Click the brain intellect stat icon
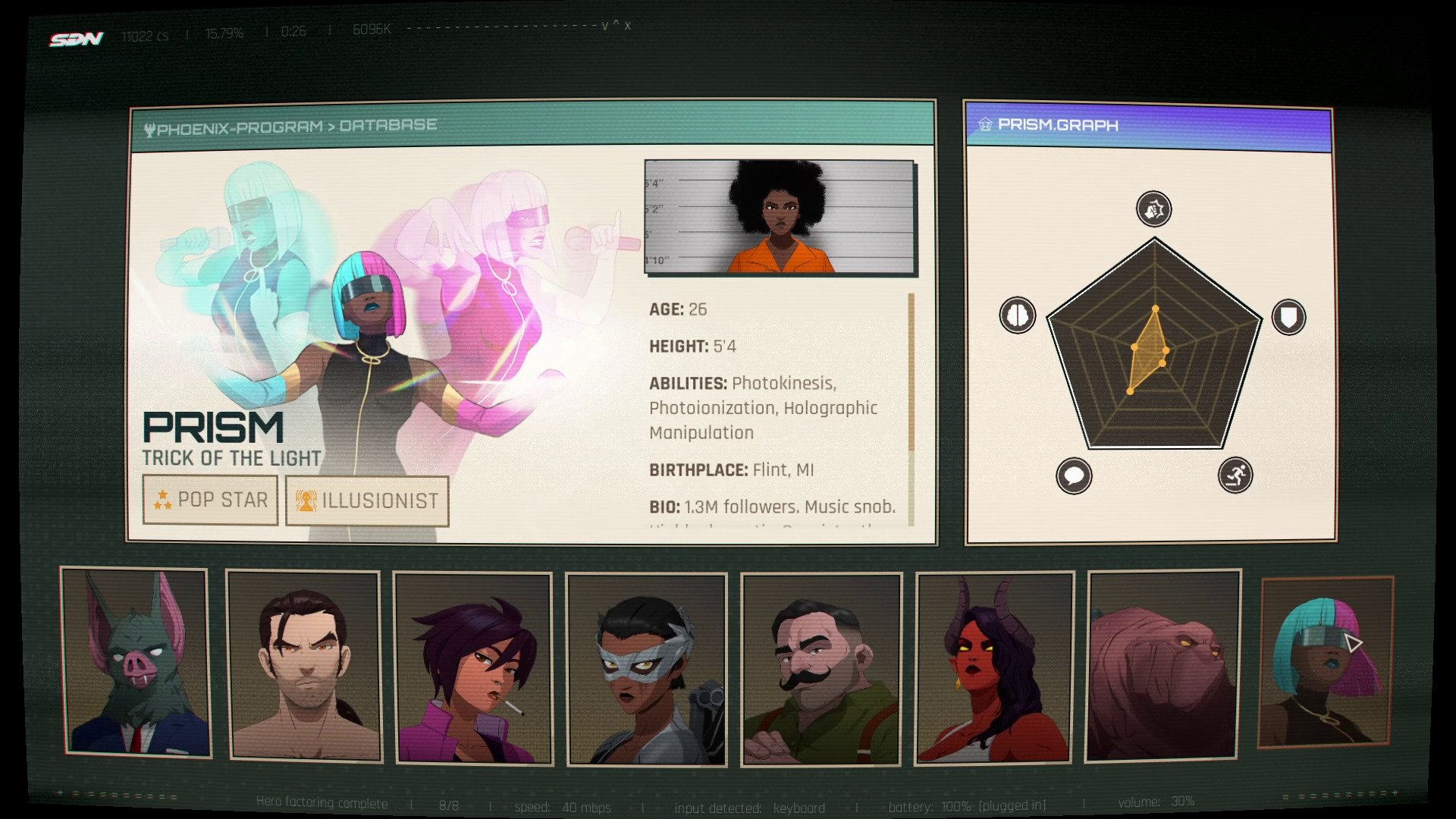Viewport: 1456px width, 819px height. [1017, 315]
